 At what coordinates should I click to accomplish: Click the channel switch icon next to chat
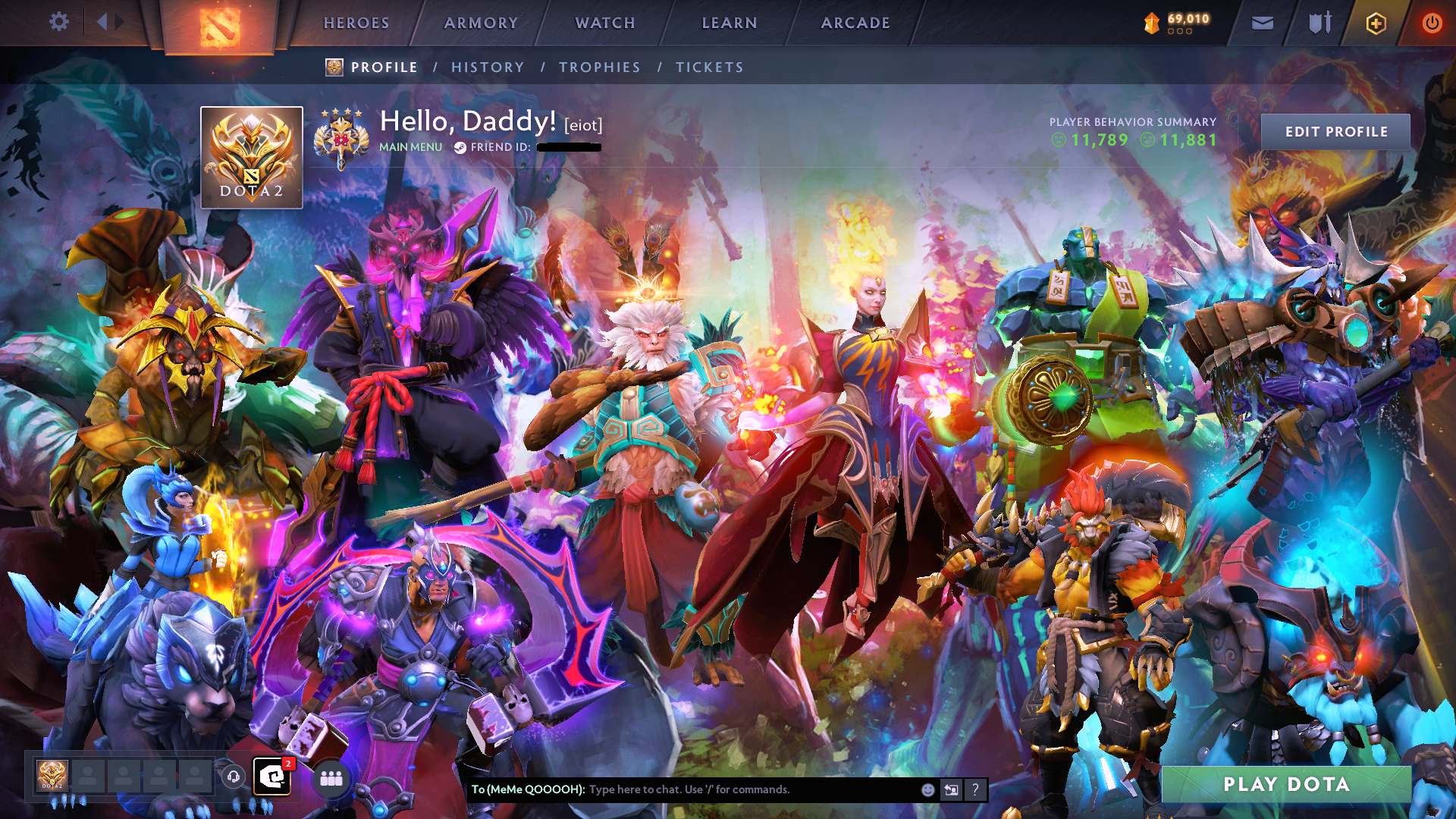[x=951, y=790]
